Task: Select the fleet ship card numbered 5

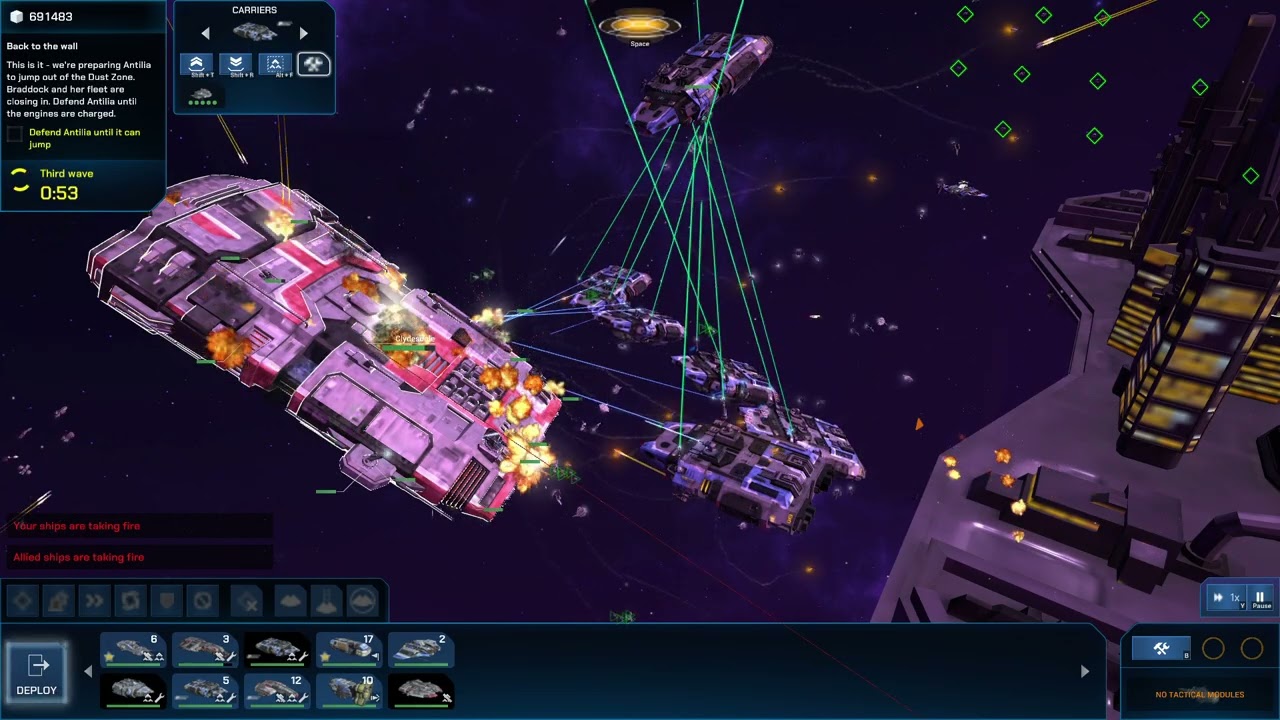Action: [x=206, y=690]
